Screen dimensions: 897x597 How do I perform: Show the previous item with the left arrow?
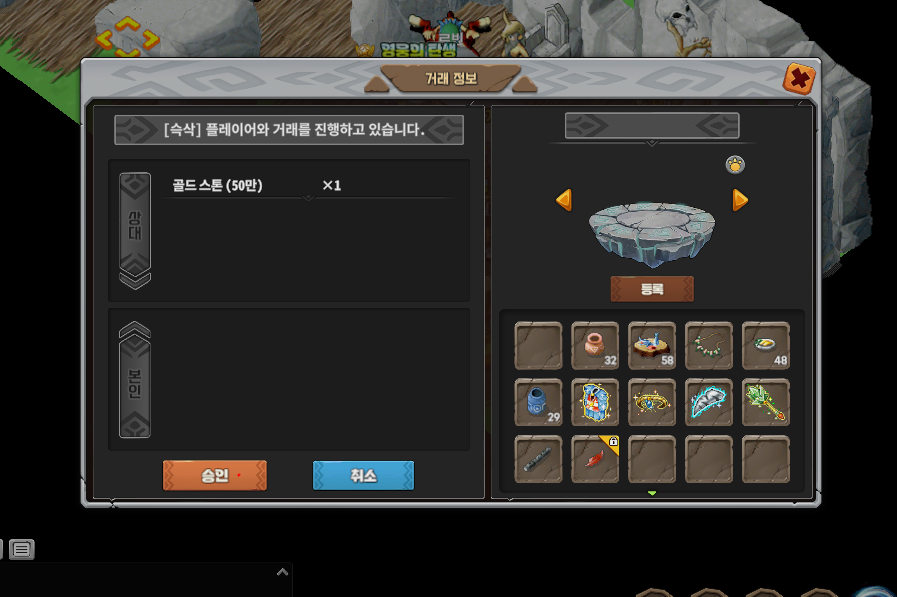pos(564,200)
